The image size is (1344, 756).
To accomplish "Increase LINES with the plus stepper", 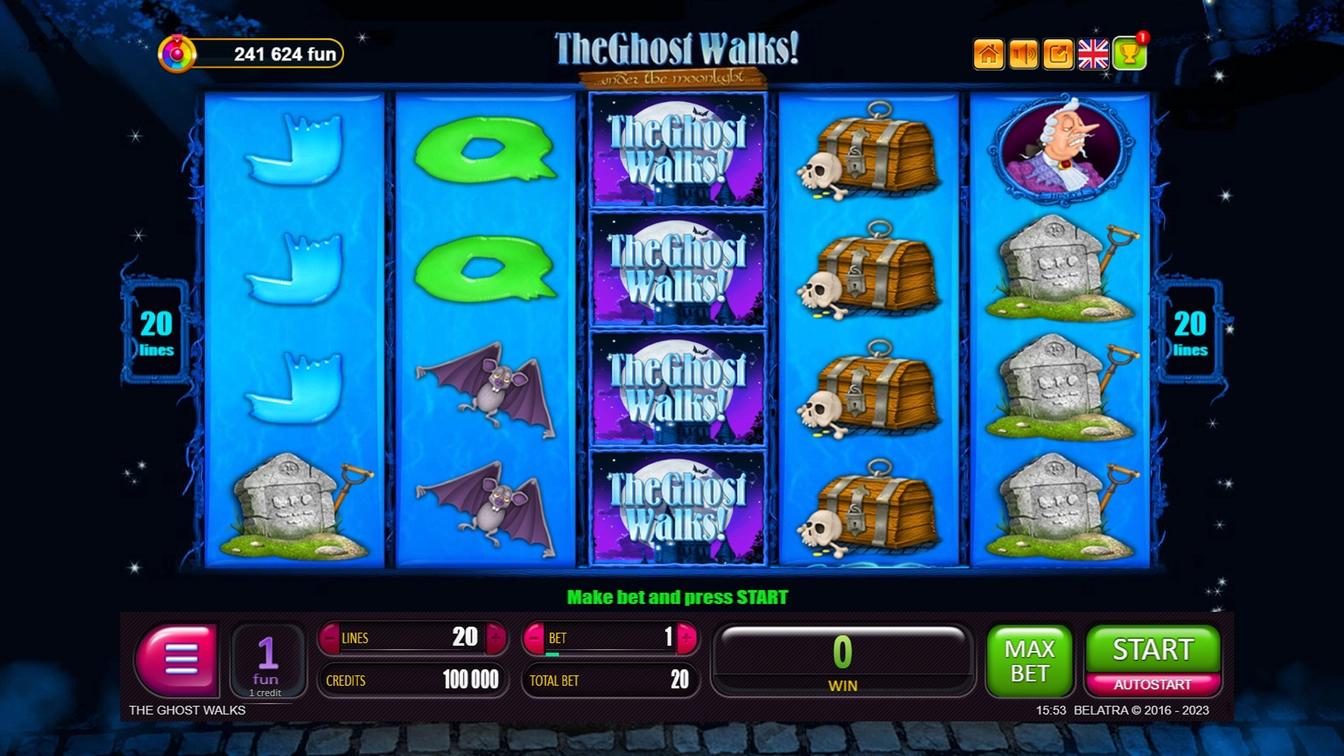I will (x=496, y=637).
